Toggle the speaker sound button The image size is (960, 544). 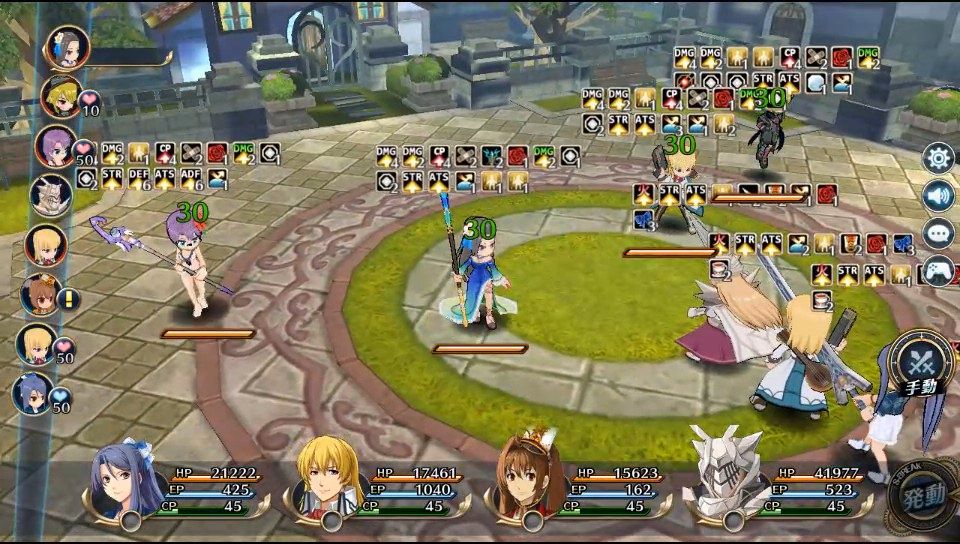[x=938, y=196]
